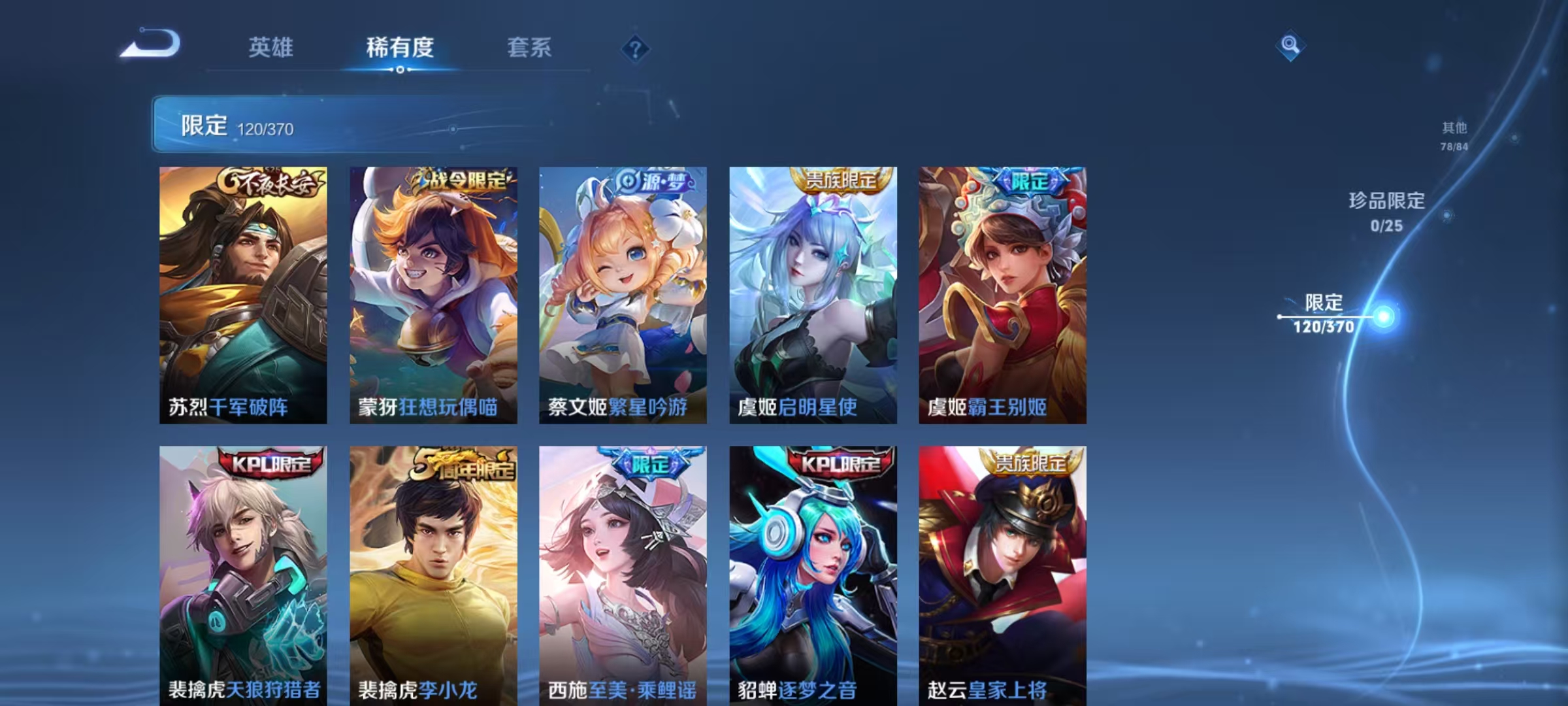
Task: Switch to the 套系 tab
Action: coord(529,48)
